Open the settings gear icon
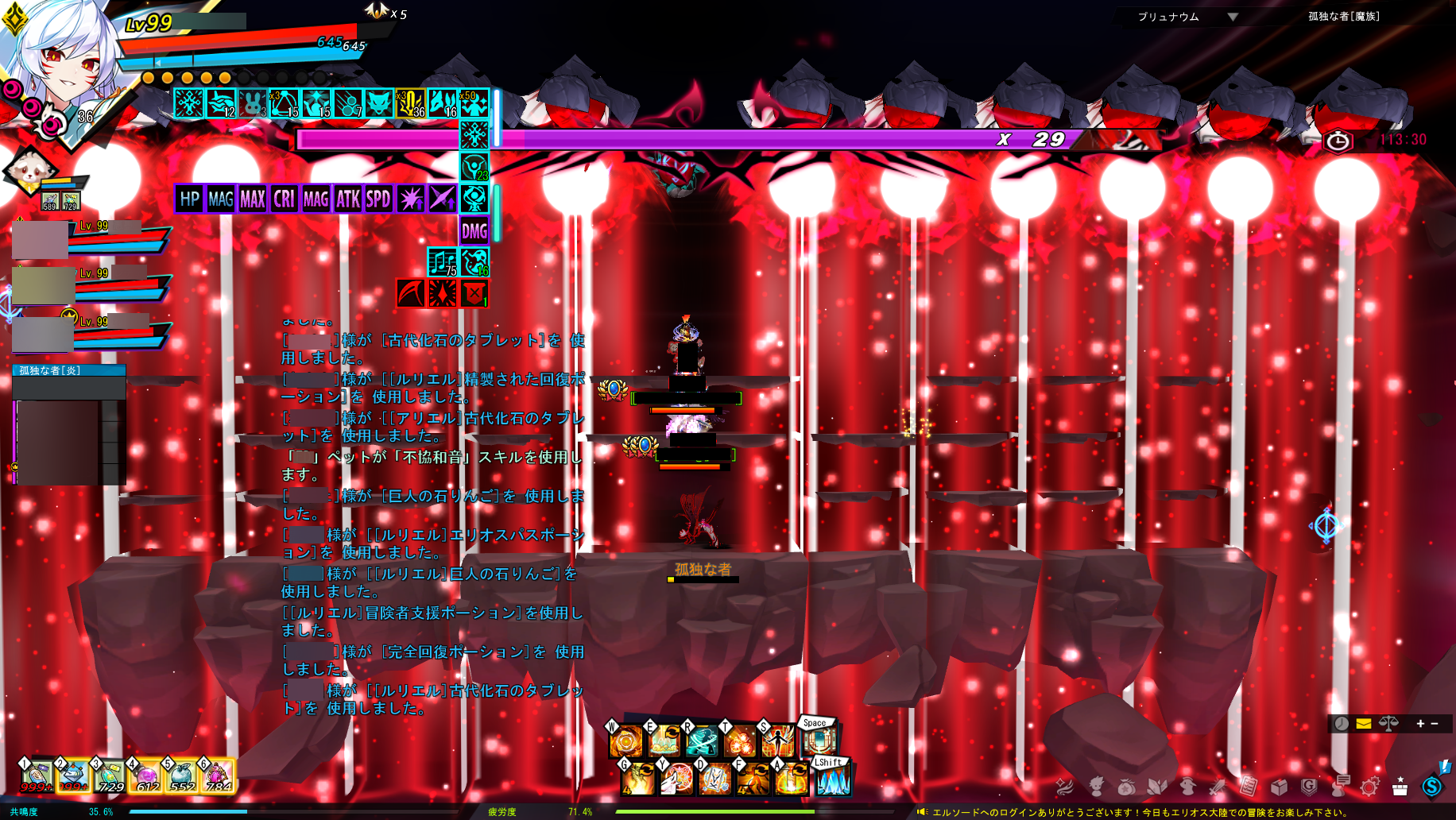The height and width of the screenshot is (820, 1456). click(x=1369, y=787)
